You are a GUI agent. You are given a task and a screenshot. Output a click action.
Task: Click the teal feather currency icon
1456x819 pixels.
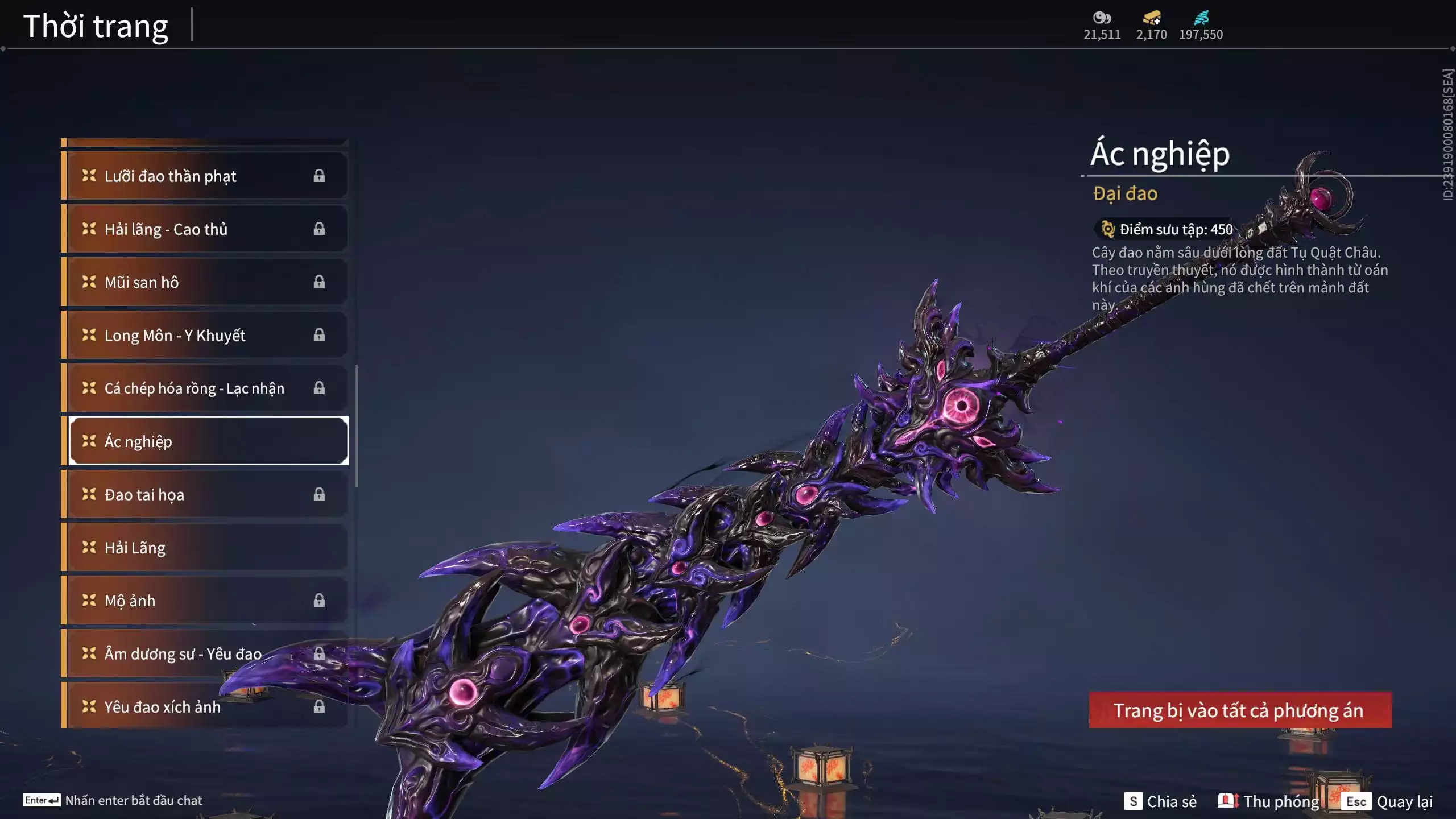coord(1201,18)
